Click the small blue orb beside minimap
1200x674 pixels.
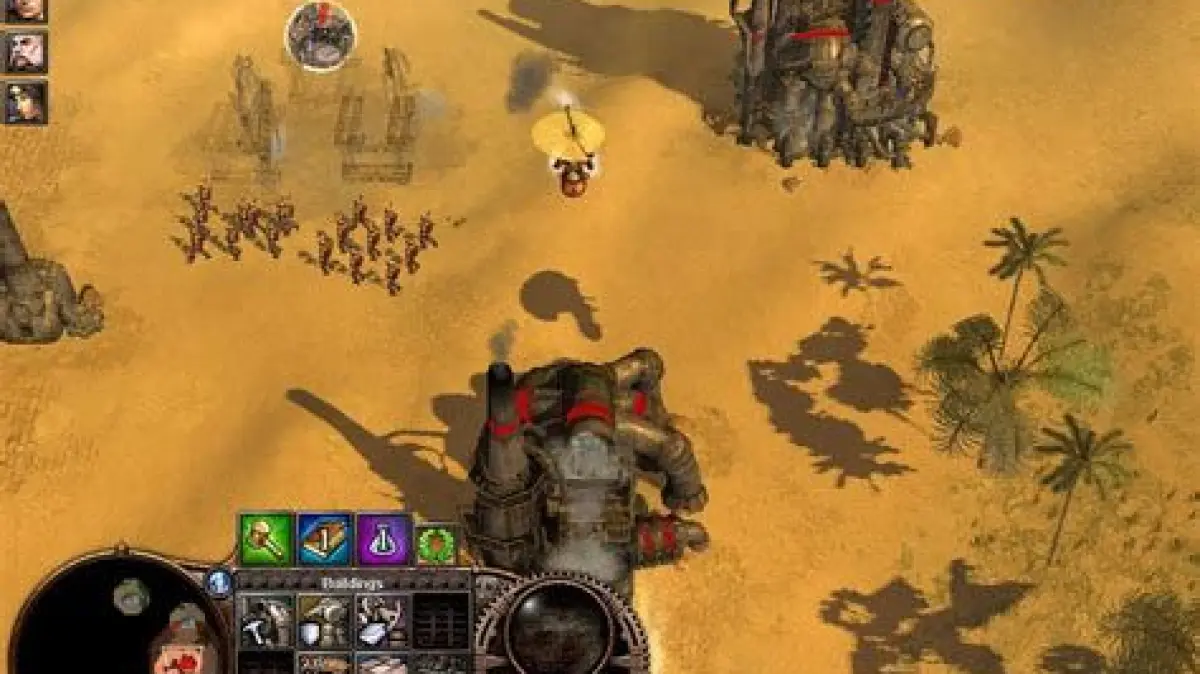click(x=219, y=582)
